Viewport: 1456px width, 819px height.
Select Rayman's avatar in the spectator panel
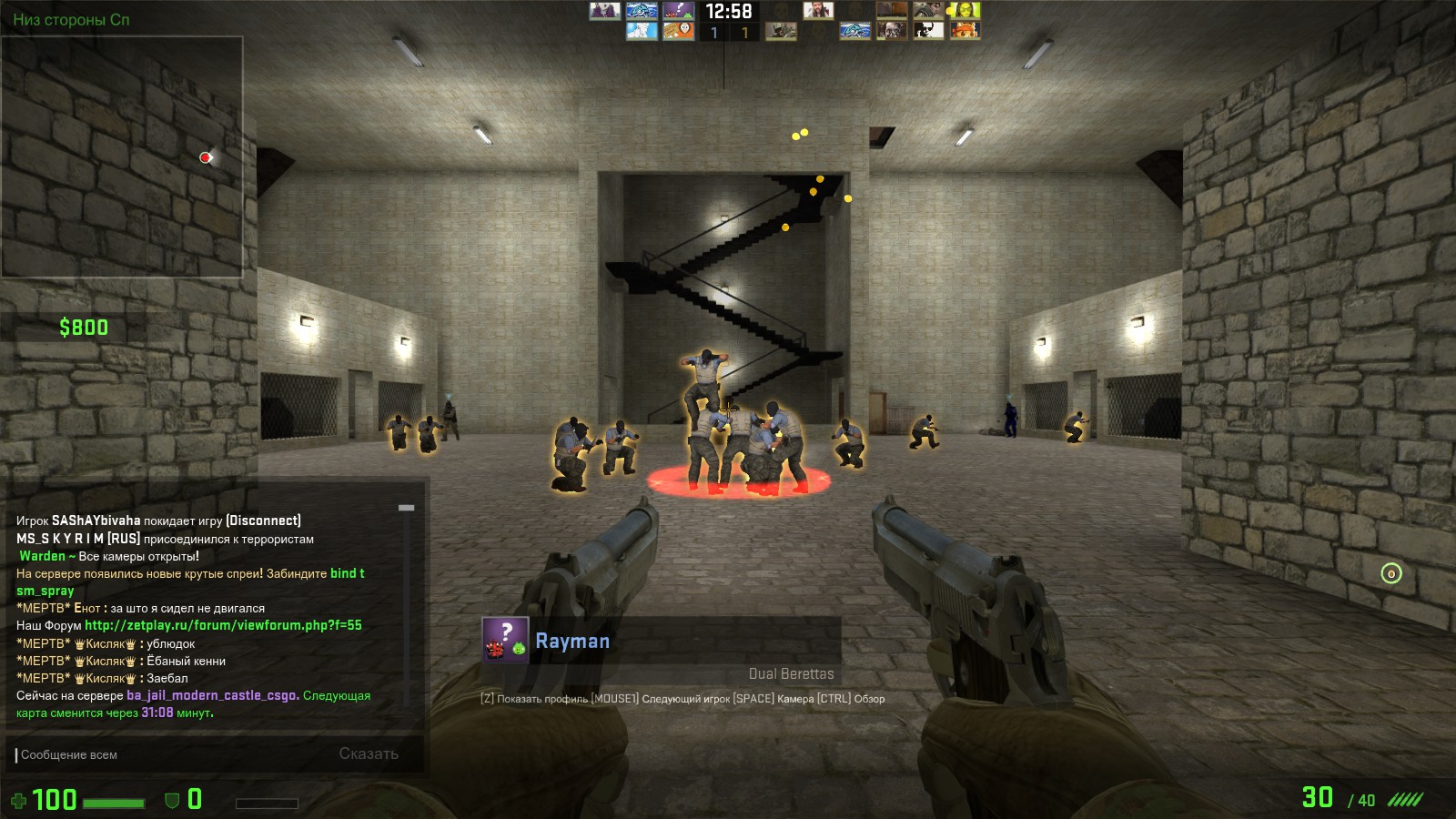pos(505,639)
